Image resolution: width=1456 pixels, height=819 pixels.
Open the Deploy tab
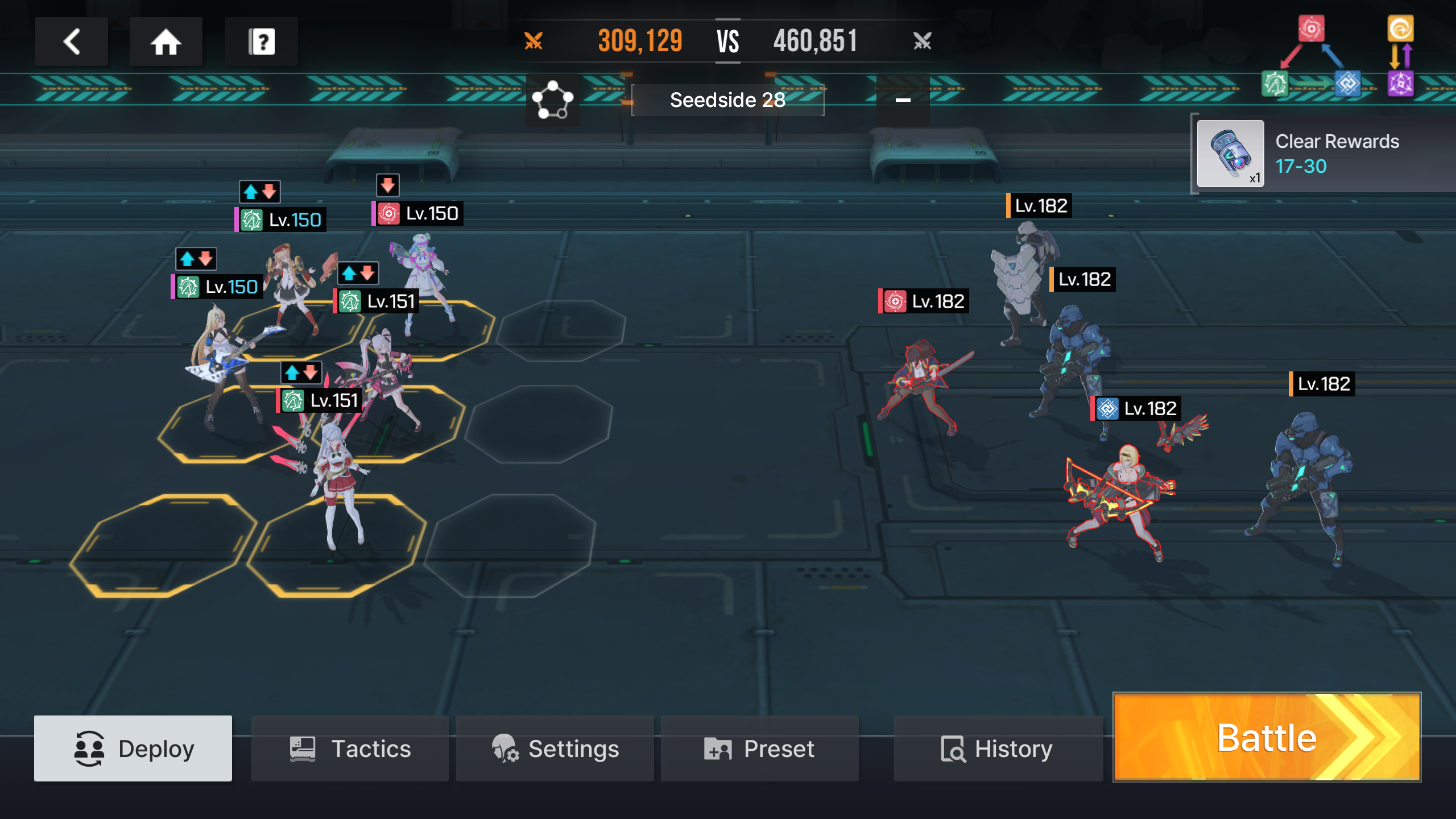tap(133, 748)
